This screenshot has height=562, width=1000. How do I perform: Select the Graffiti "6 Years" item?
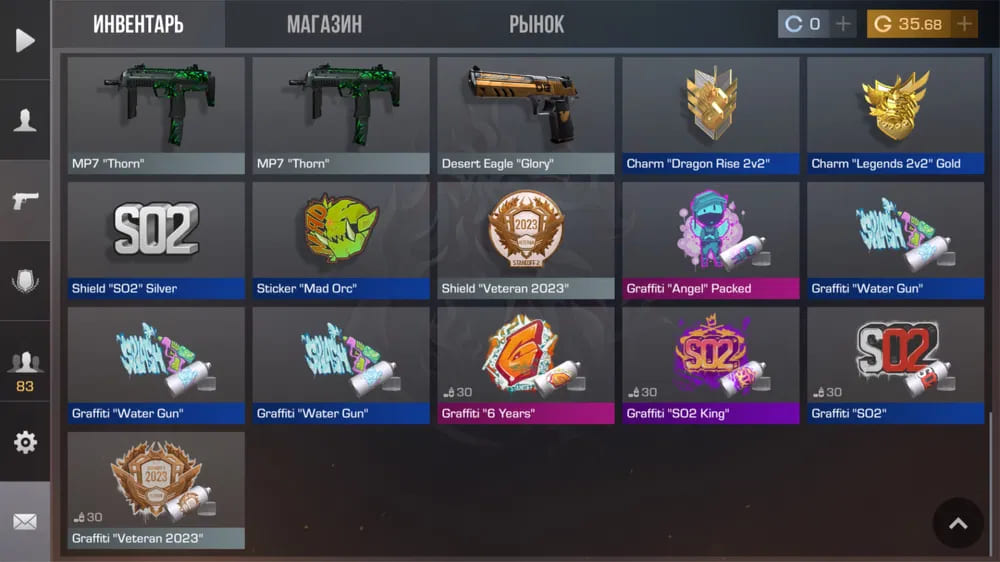coord(525,365)
